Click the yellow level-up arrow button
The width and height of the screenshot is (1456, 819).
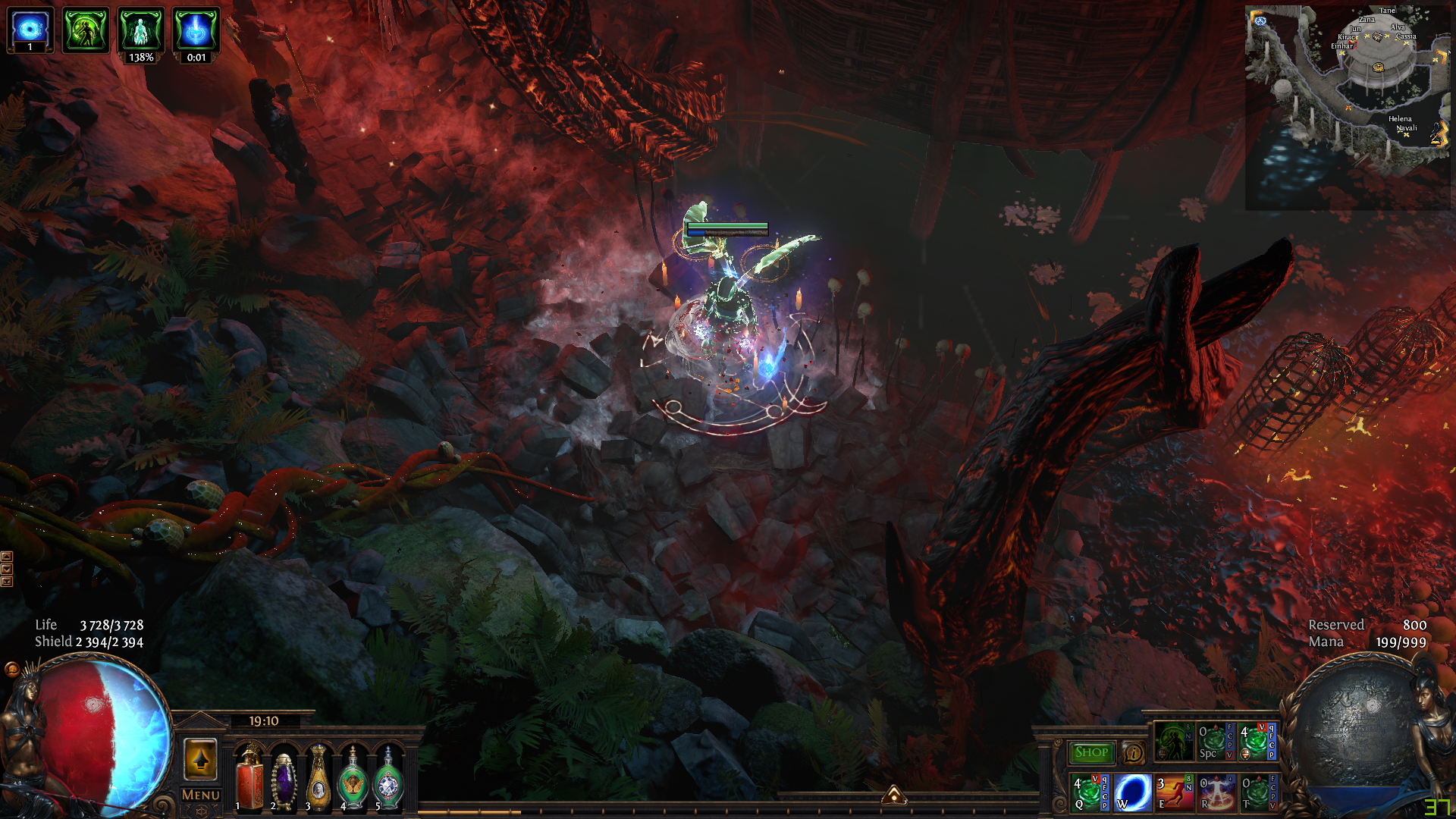pyautogui.click(x=201, y=758)
